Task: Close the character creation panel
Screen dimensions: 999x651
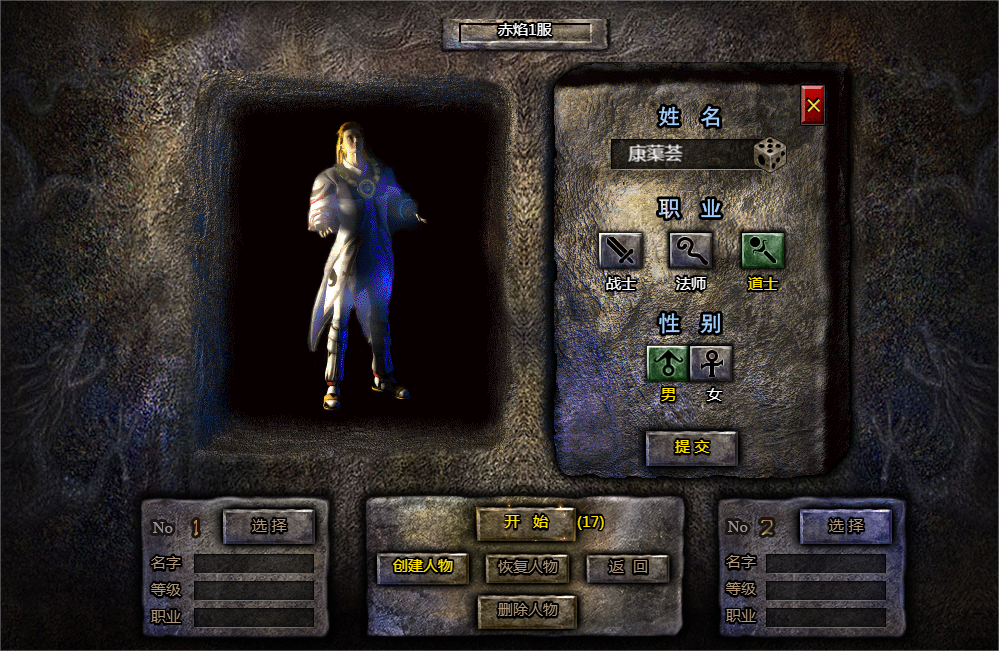Action: 813,105
